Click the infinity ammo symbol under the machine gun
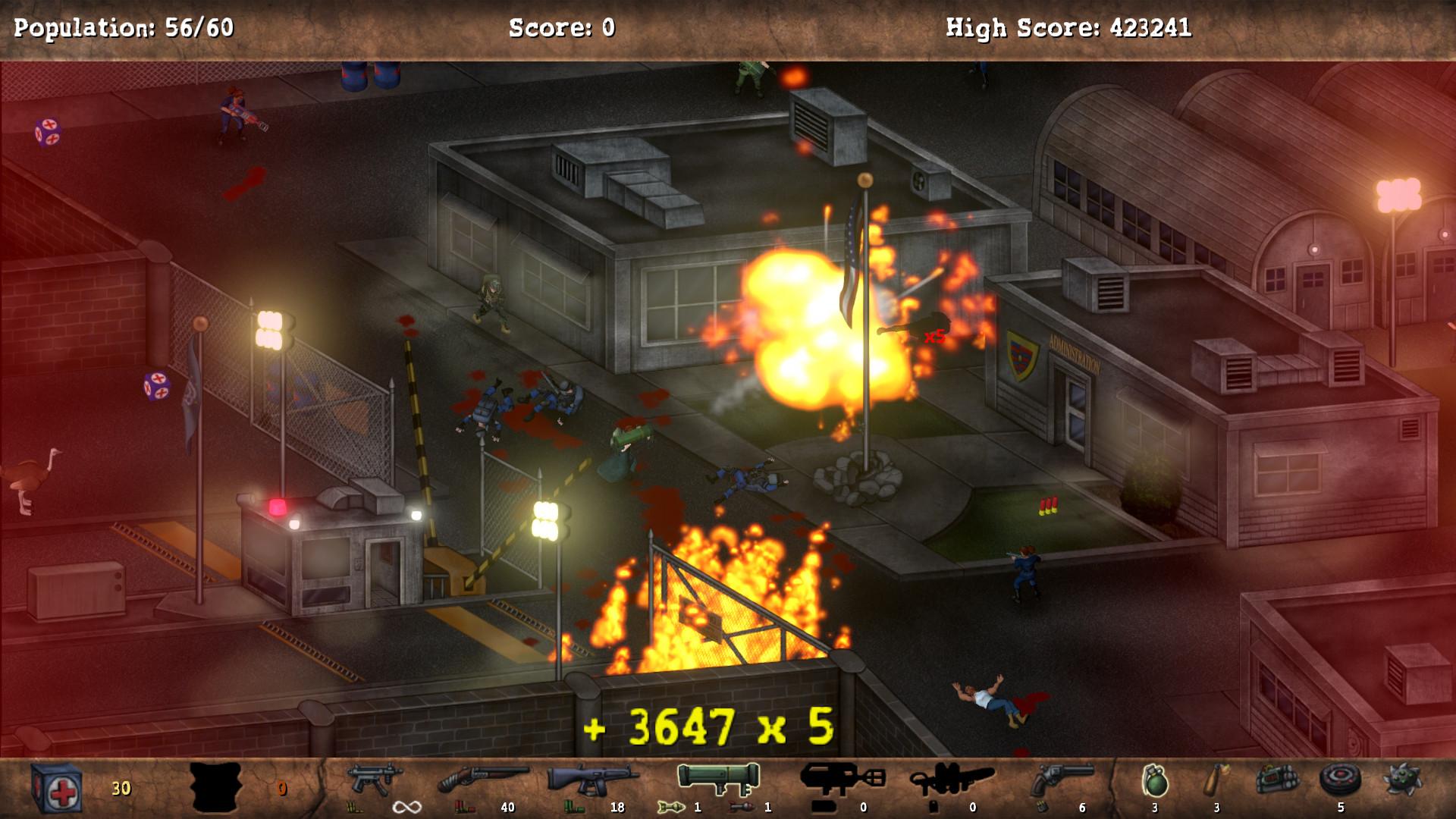This screenshot has height=819, width=1456. point(406,805)
